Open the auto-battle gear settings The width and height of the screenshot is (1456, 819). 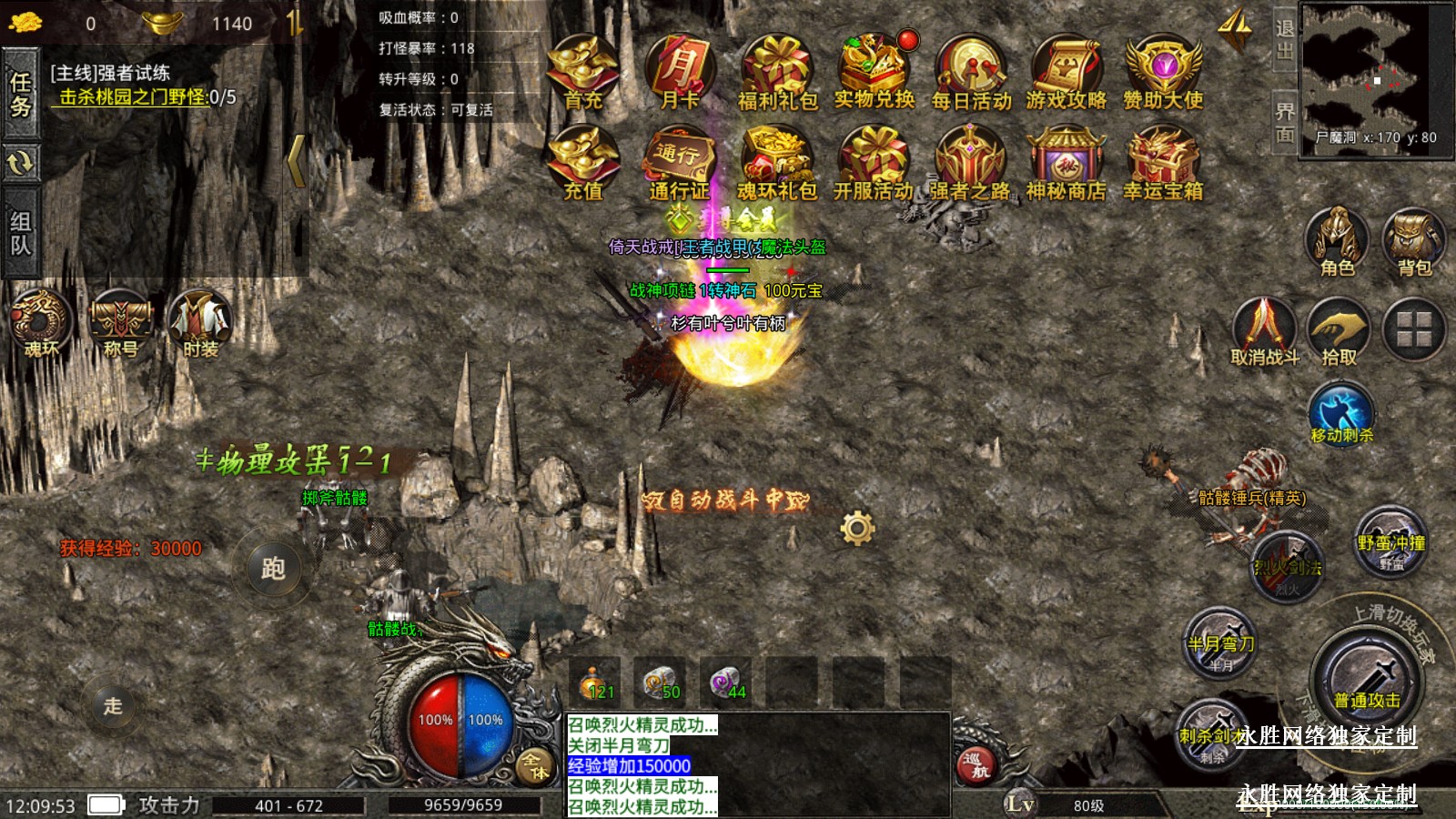tap(857, 527)
